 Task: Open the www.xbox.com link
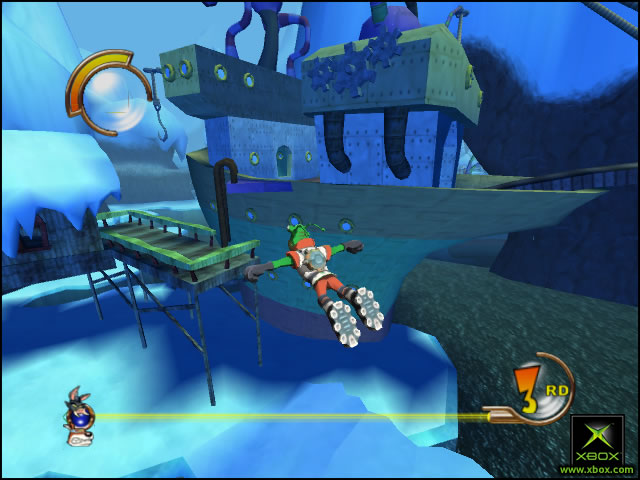coord(596,469)
